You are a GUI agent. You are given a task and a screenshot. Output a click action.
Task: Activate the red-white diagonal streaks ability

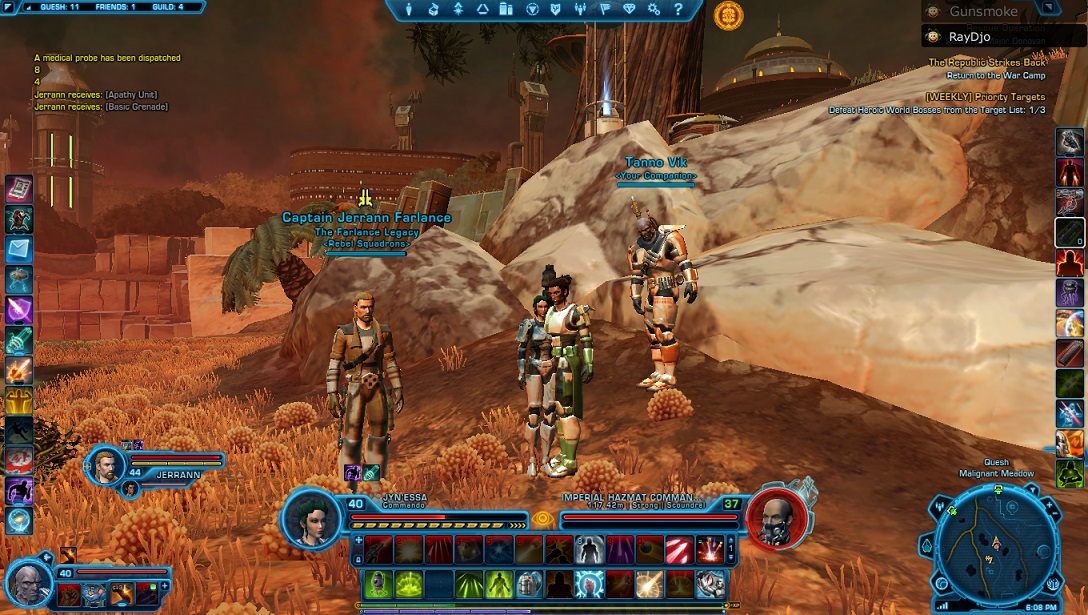pyautogui.click(x=680, y=548)
